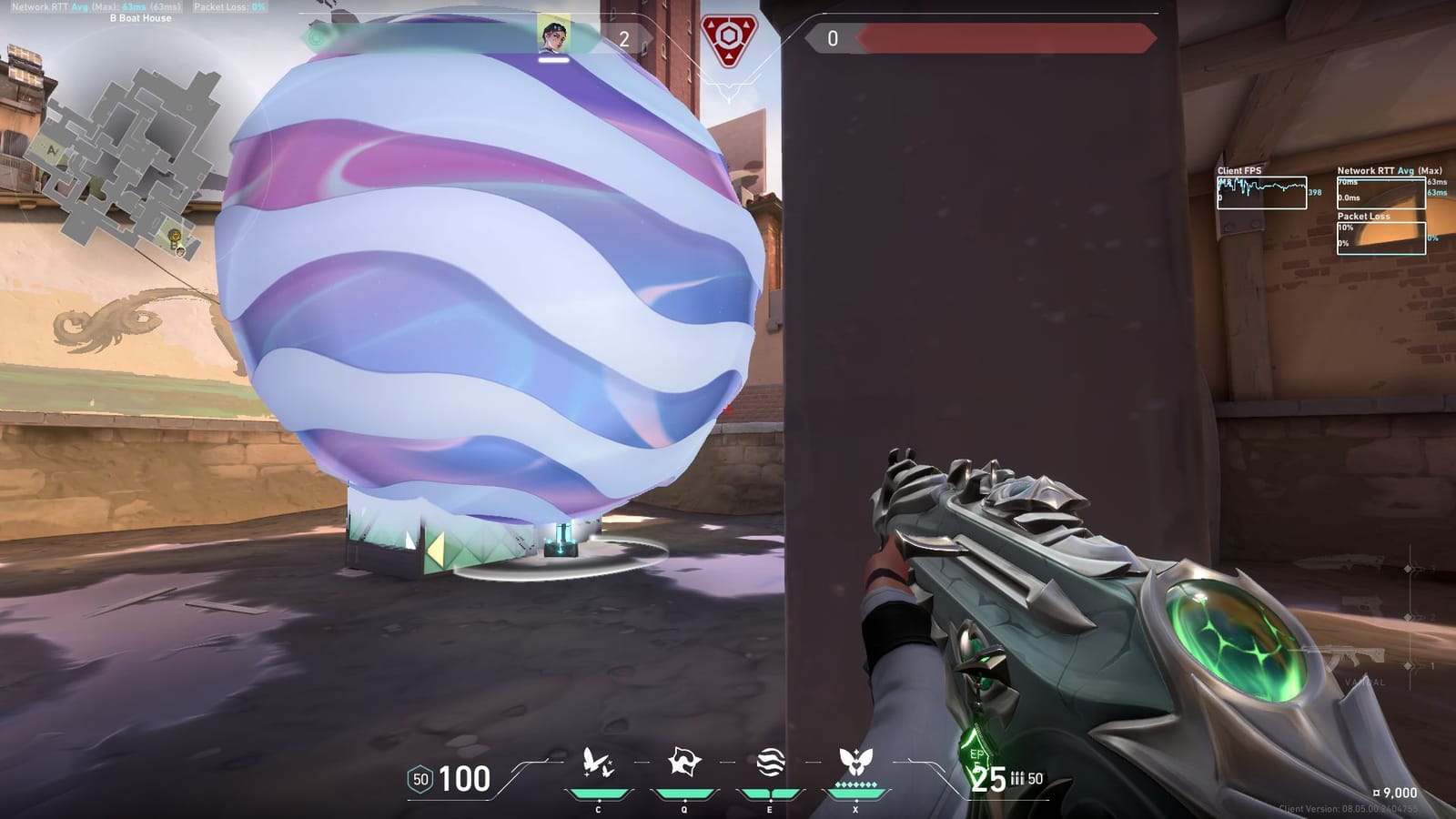Click the B site marker on the minimap
Viewport: 1456px width, 819px height.
point(172,245)
